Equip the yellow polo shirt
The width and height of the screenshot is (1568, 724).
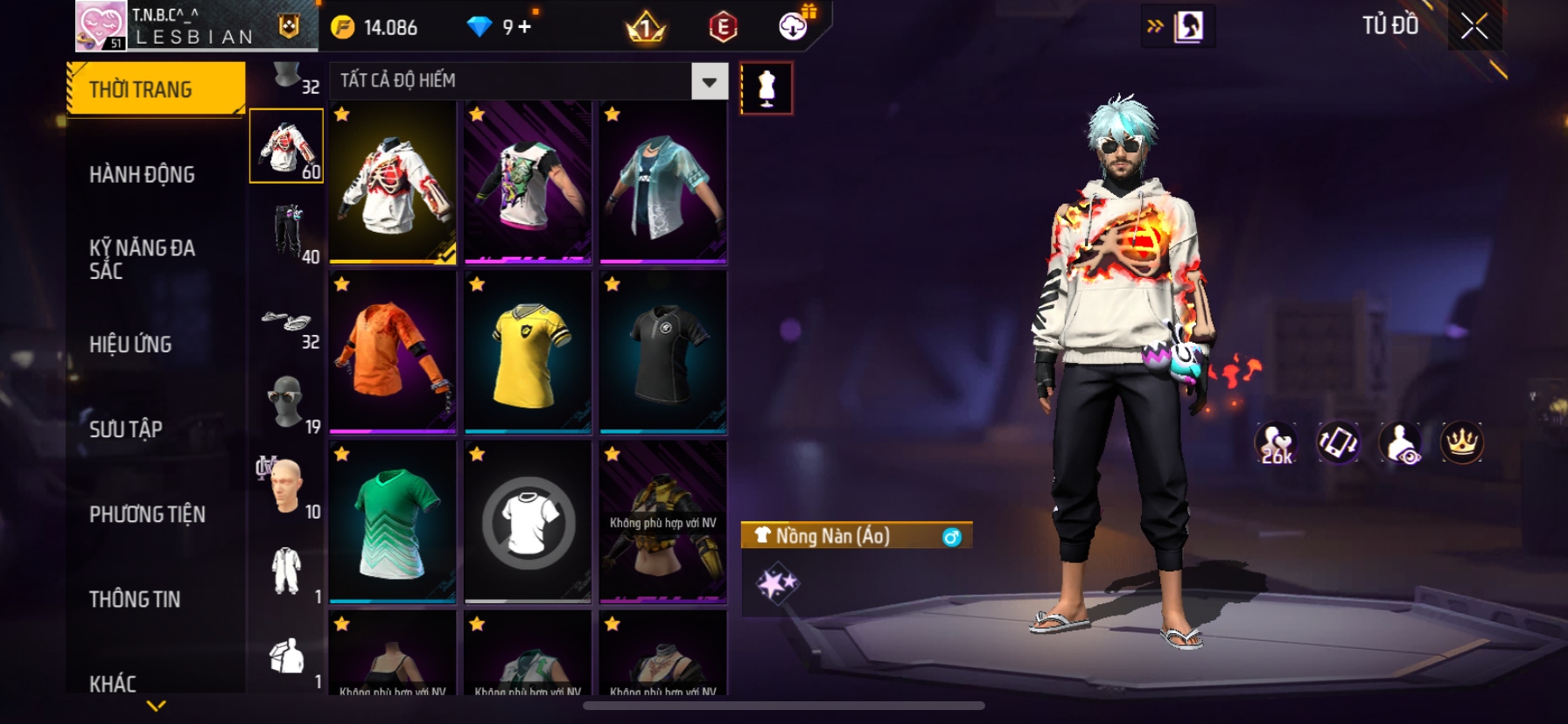point(528,352)
